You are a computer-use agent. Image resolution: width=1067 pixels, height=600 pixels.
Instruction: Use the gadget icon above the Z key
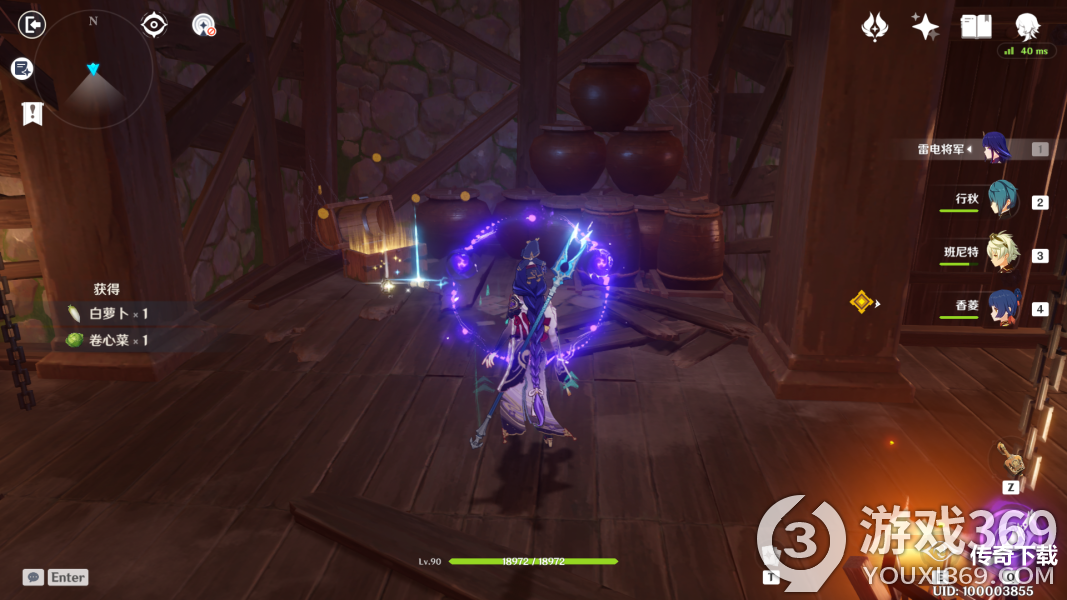[x=1011, y=458]
